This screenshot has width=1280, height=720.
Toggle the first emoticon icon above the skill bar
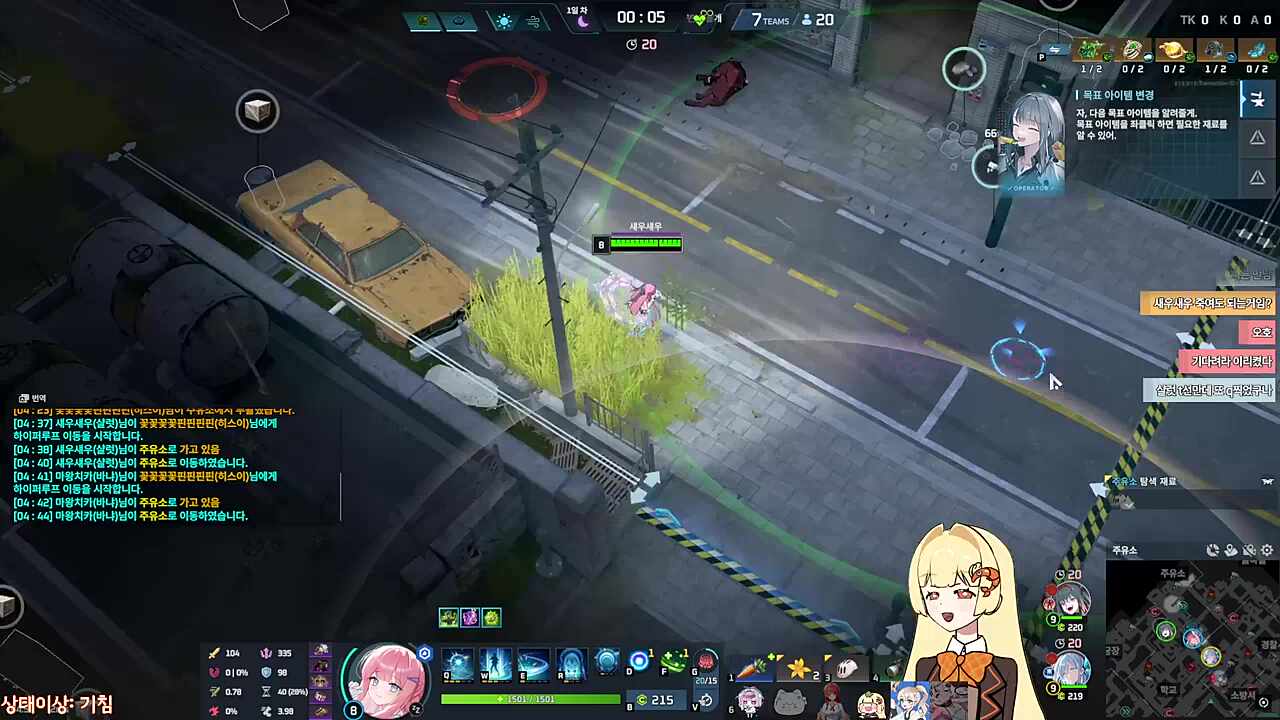click(448, 617)
